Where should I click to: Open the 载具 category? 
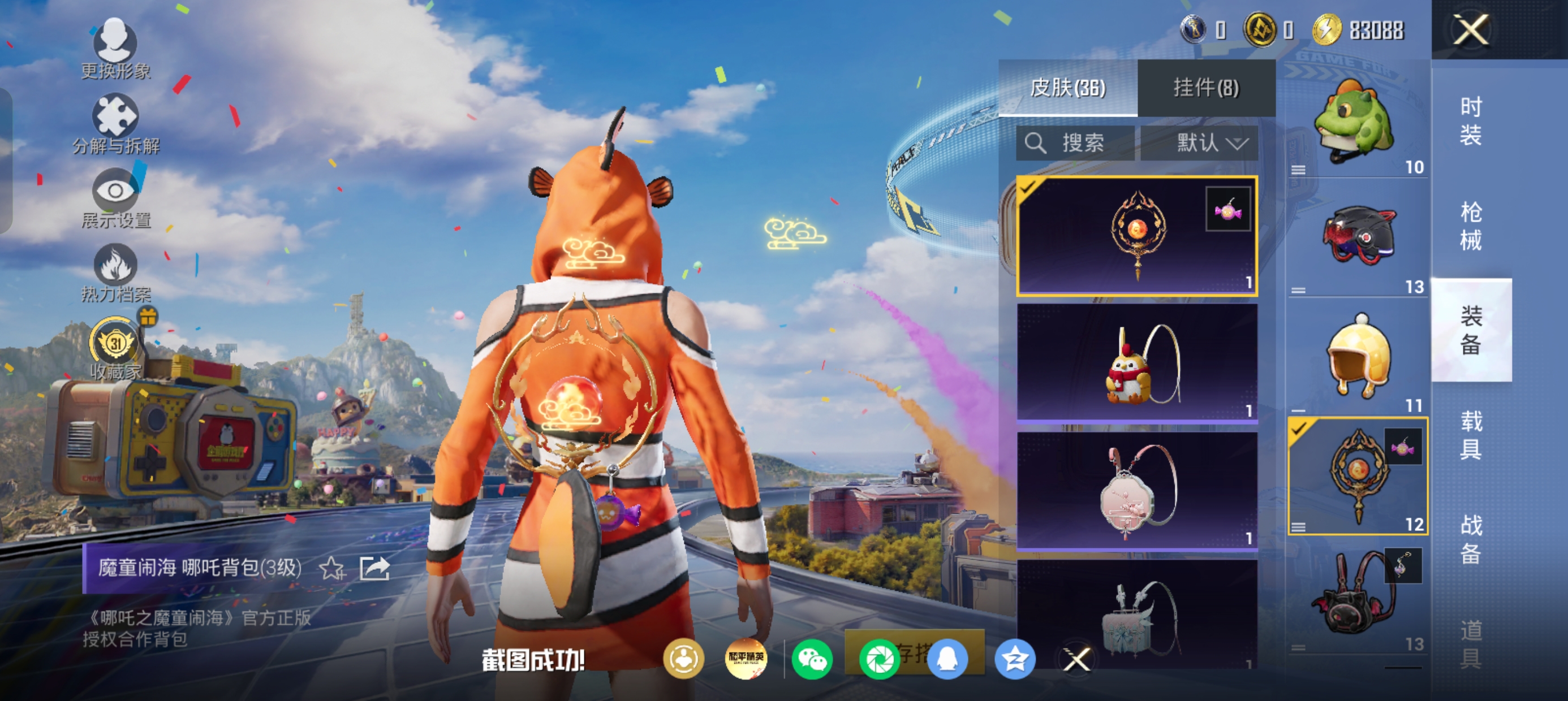(1471, 435)
